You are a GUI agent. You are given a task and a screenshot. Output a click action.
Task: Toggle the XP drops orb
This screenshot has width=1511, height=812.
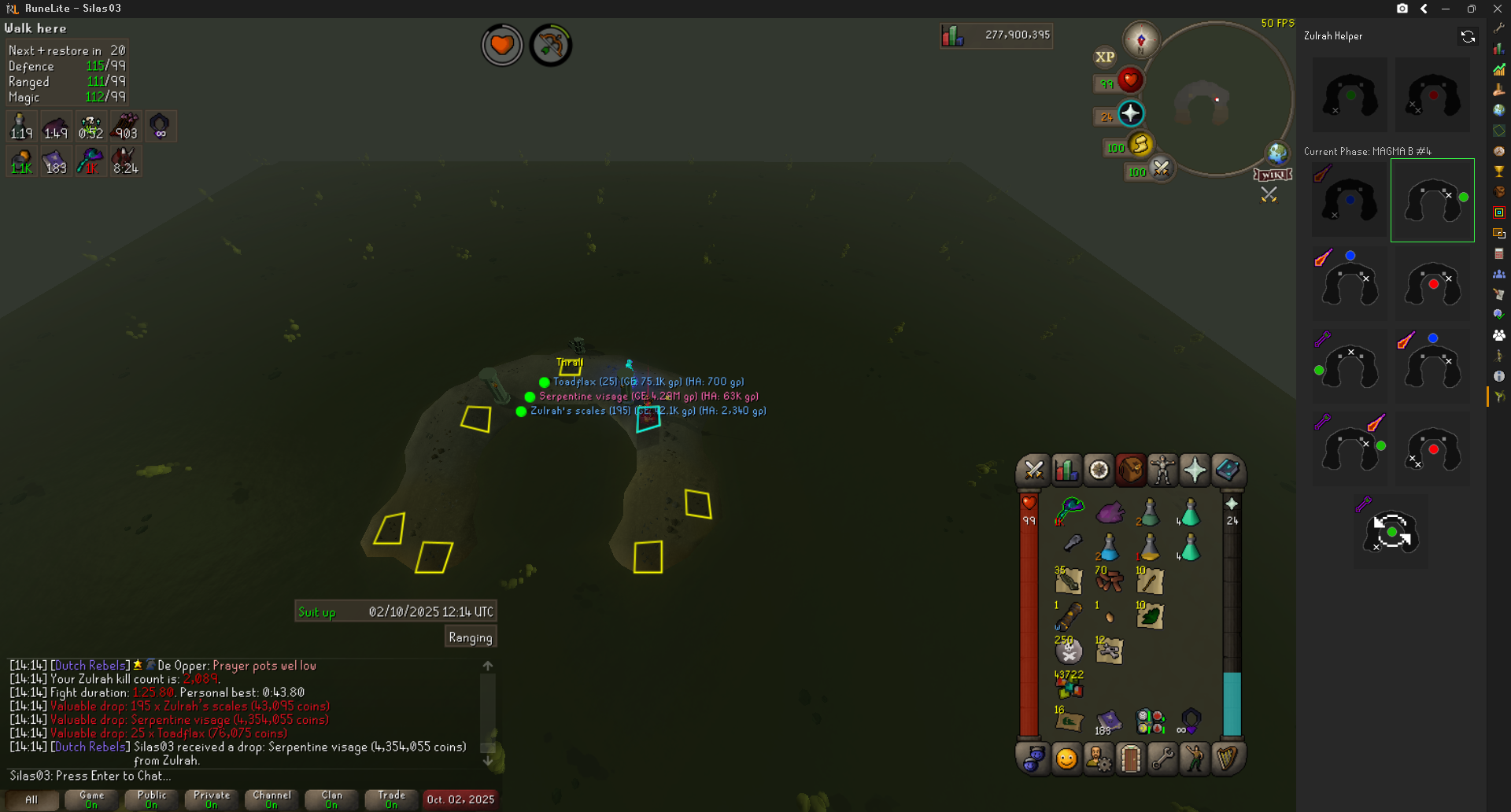click(1105, 57)
